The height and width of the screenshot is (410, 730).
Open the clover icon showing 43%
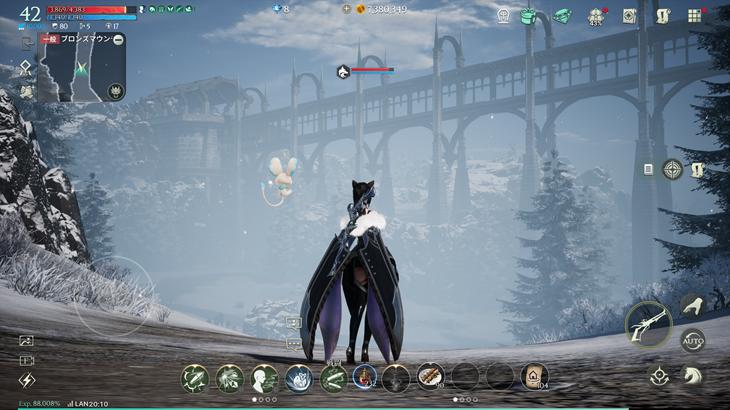coord(596,17)
